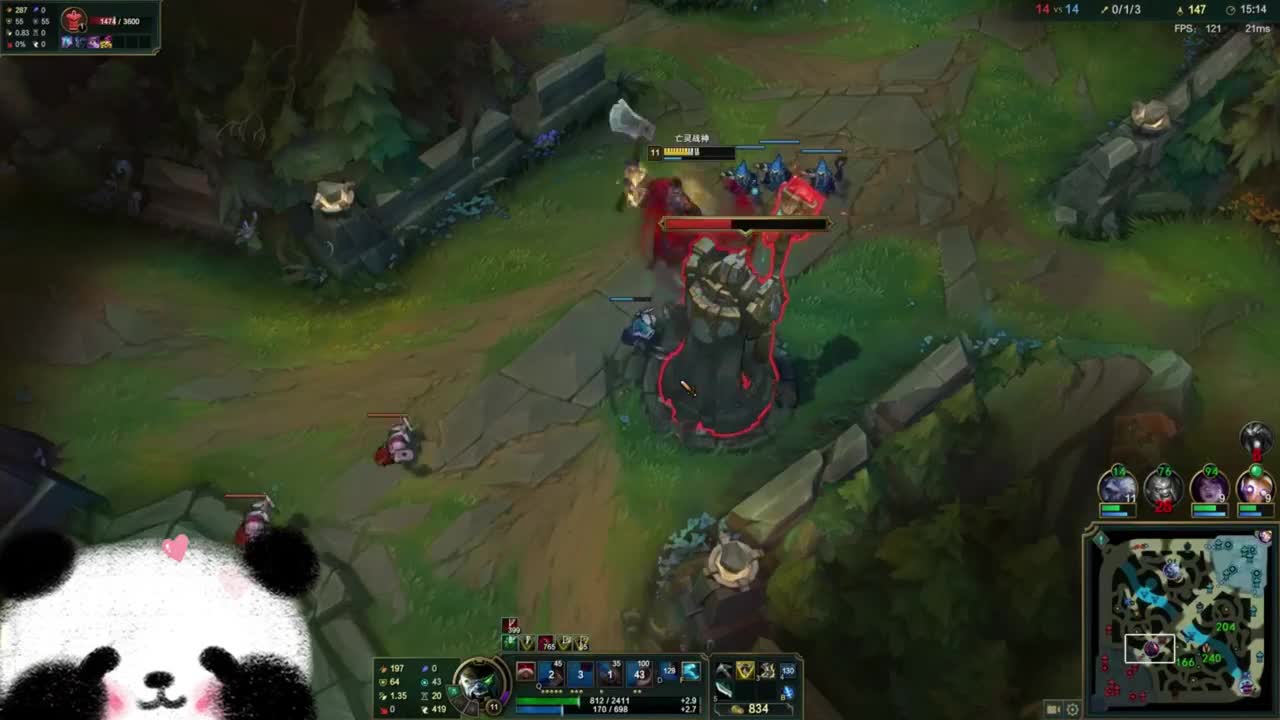Click the first item slot in inventory
The height and width of the screenshot is (720, 1280).
pyautogui.click(x=722, y=669)
